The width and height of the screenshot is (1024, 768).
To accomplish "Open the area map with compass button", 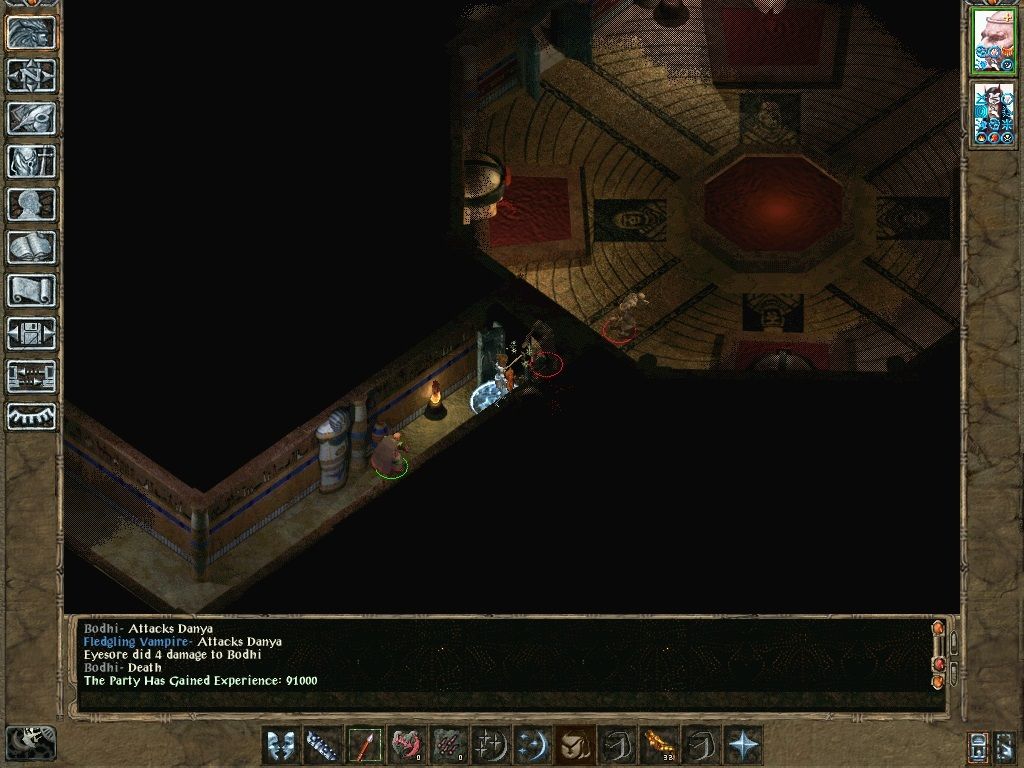I will click(31, 75).
